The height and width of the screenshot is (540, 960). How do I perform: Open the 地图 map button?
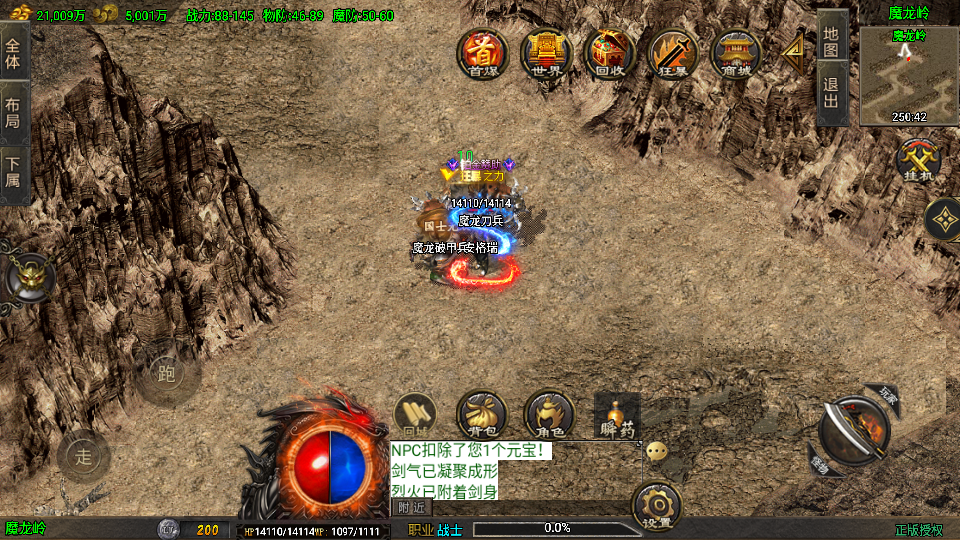pos(832,40)
